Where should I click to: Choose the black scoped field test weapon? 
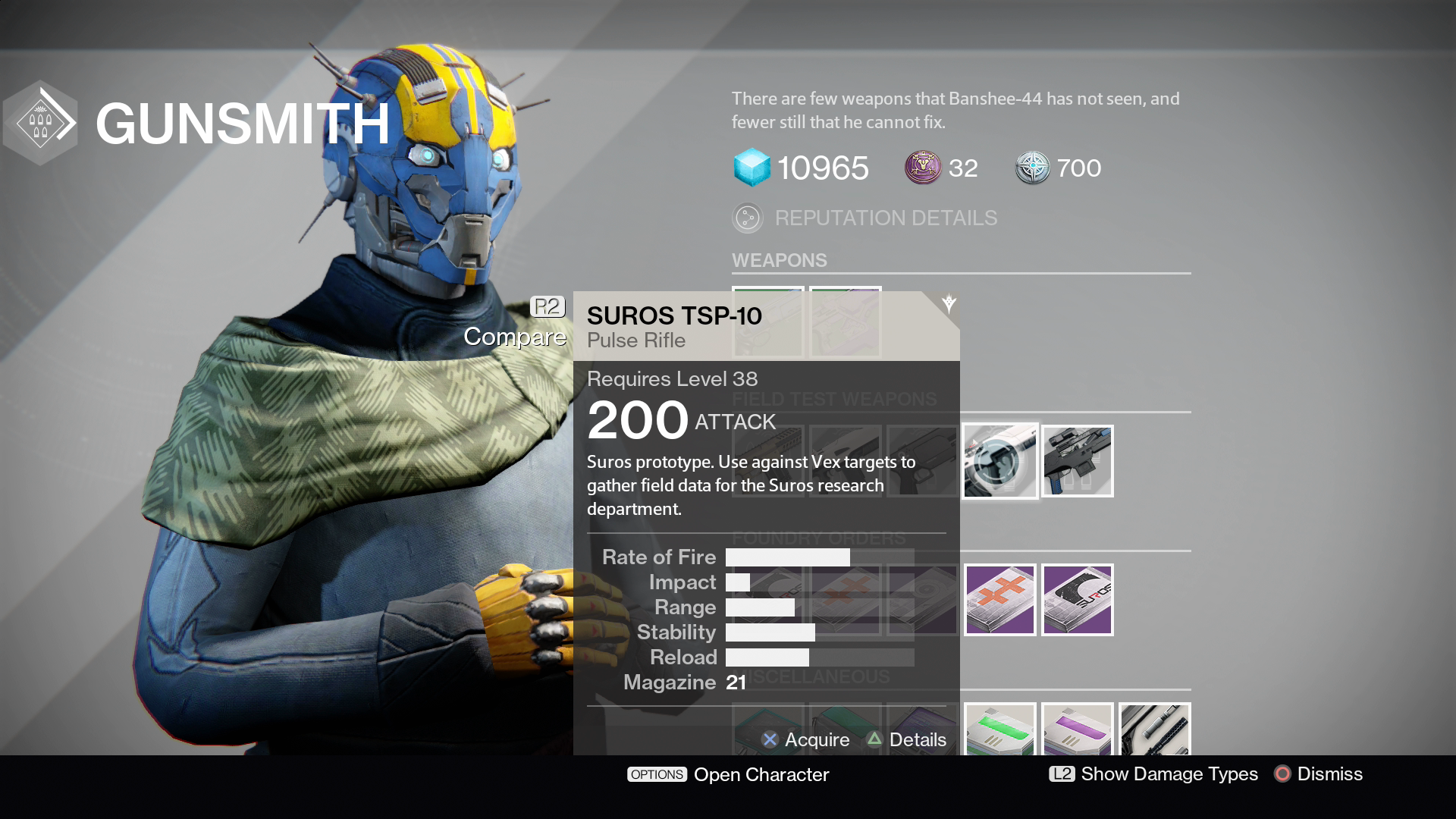point(1078,461)
